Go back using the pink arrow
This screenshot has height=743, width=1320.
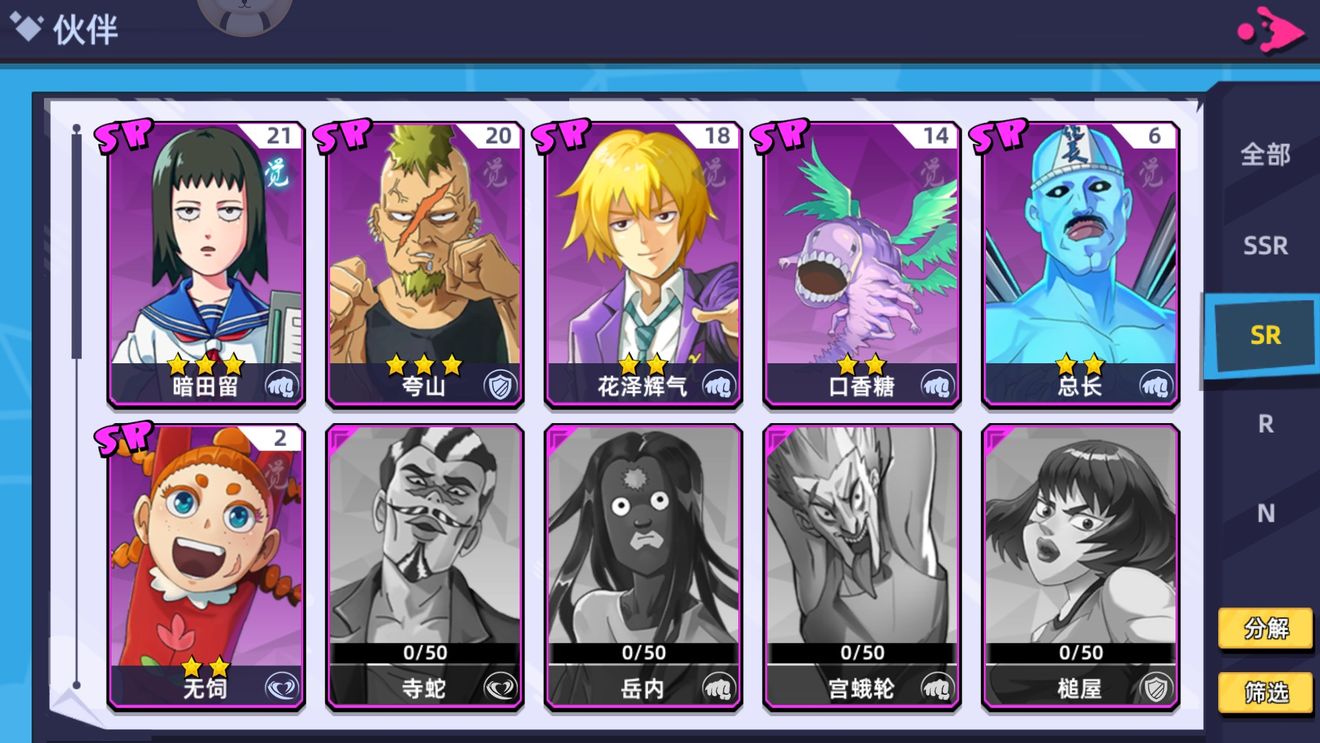point(1271,30)
